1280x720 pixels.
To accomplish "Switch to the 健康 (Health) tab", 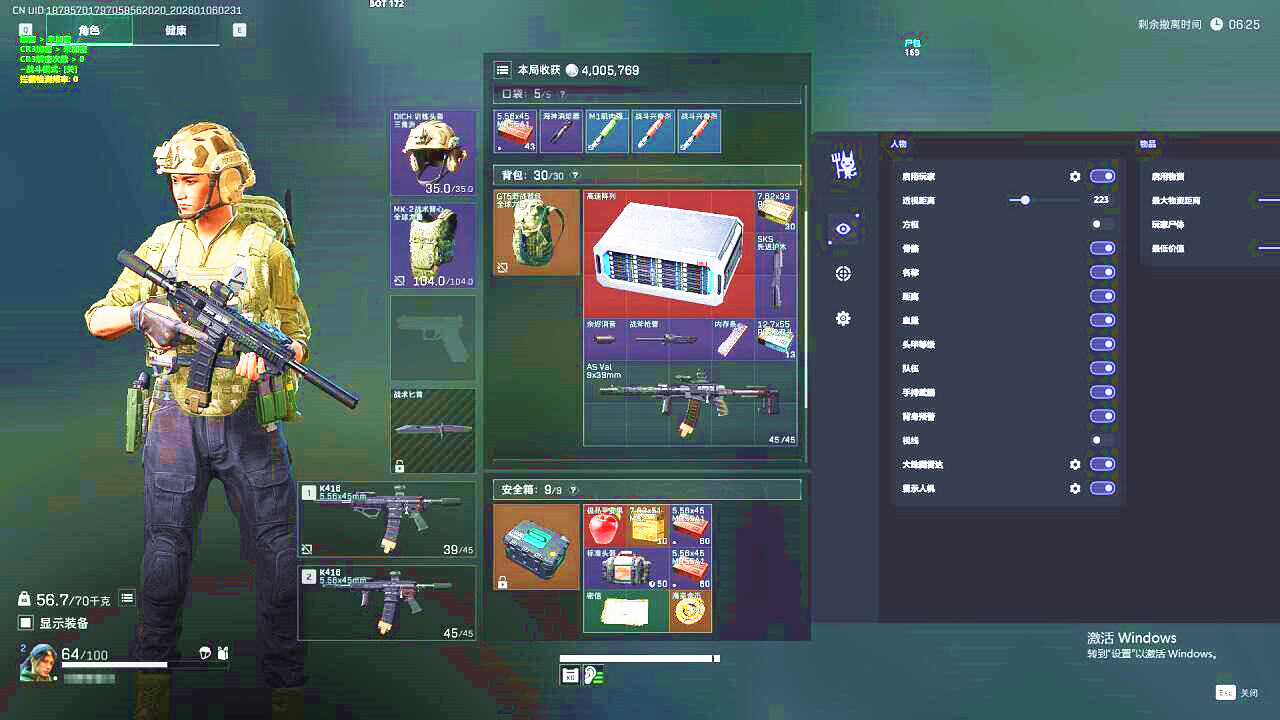I will (x=175, y=31).
